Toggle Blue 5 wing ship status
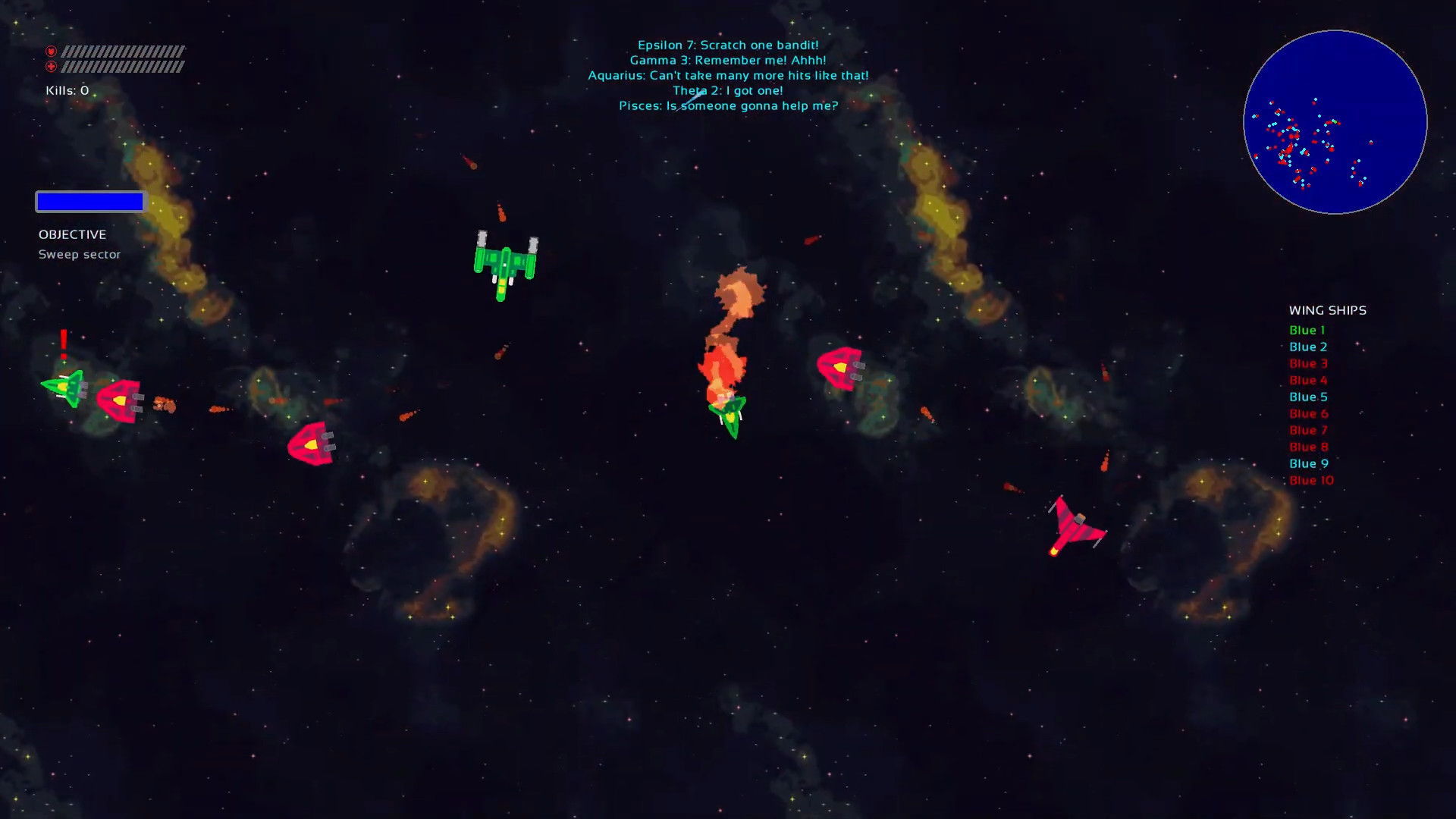 click(1307, 397)
